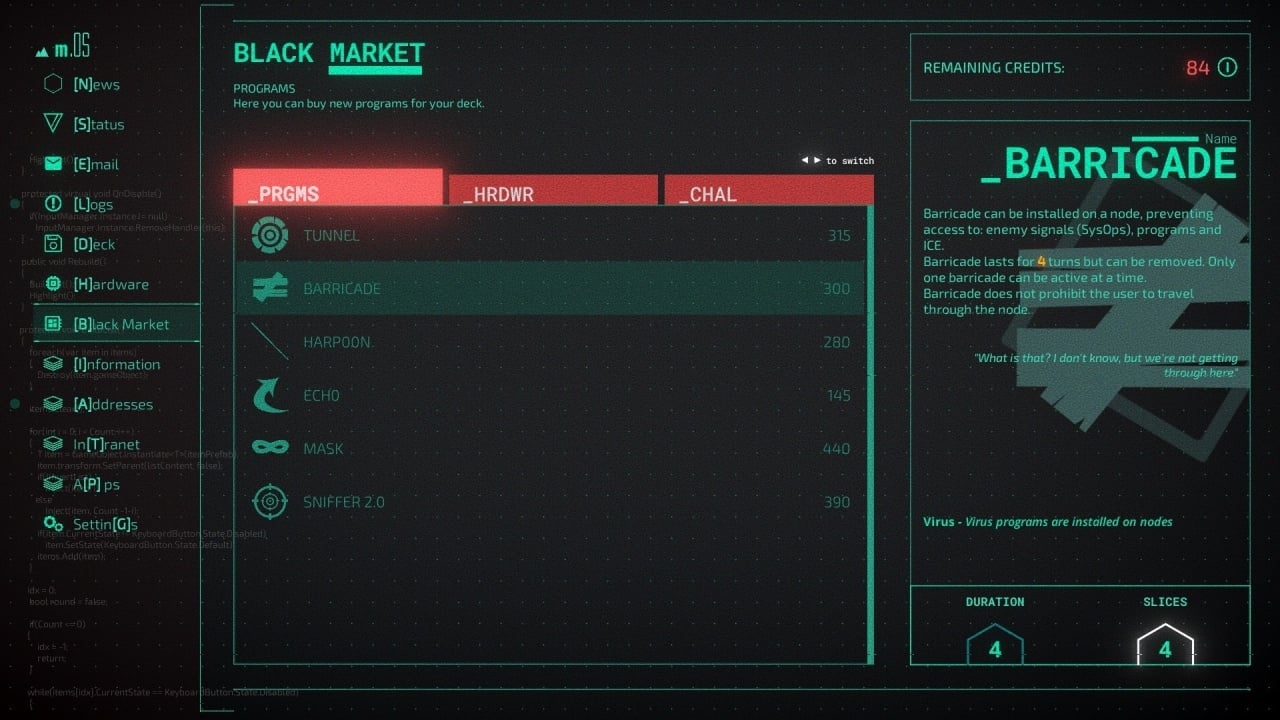The width and height of the screenshot is (1280, 720).
Task: Select the Harpoon program row
Action: coord(550,343)
